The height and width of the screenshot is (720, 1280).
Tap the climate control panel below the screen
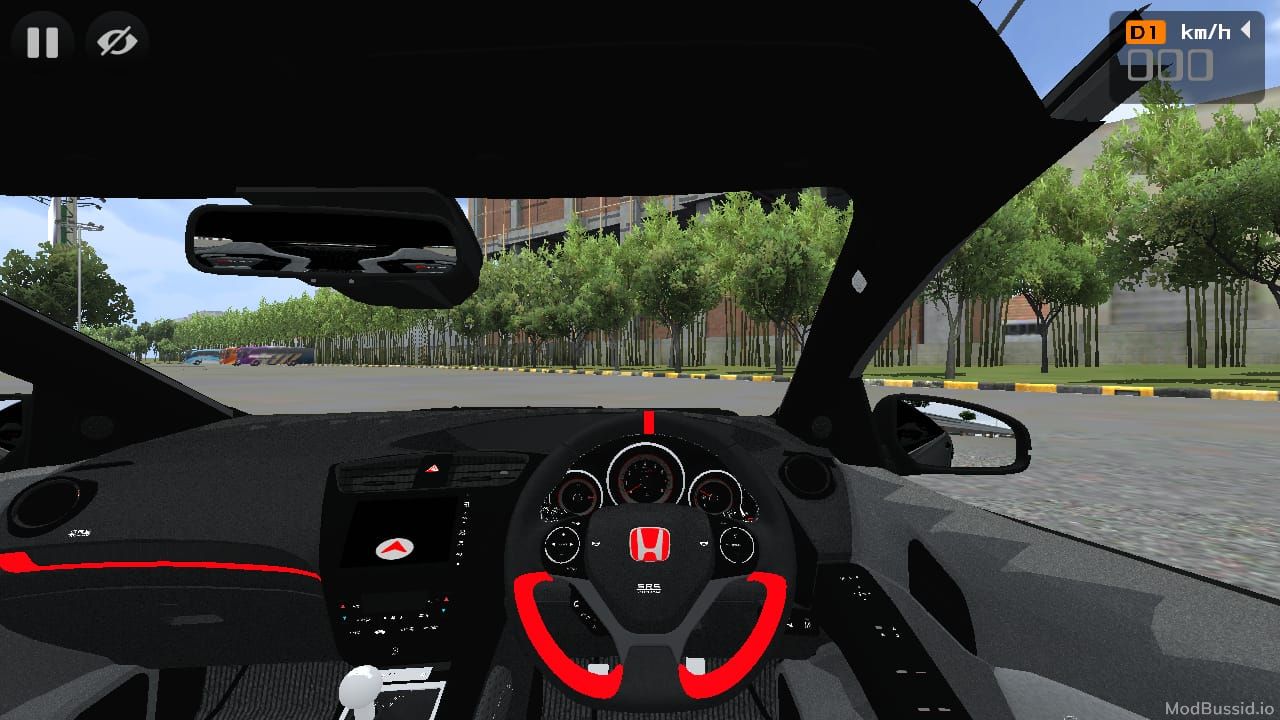click(x=394, y=618)
